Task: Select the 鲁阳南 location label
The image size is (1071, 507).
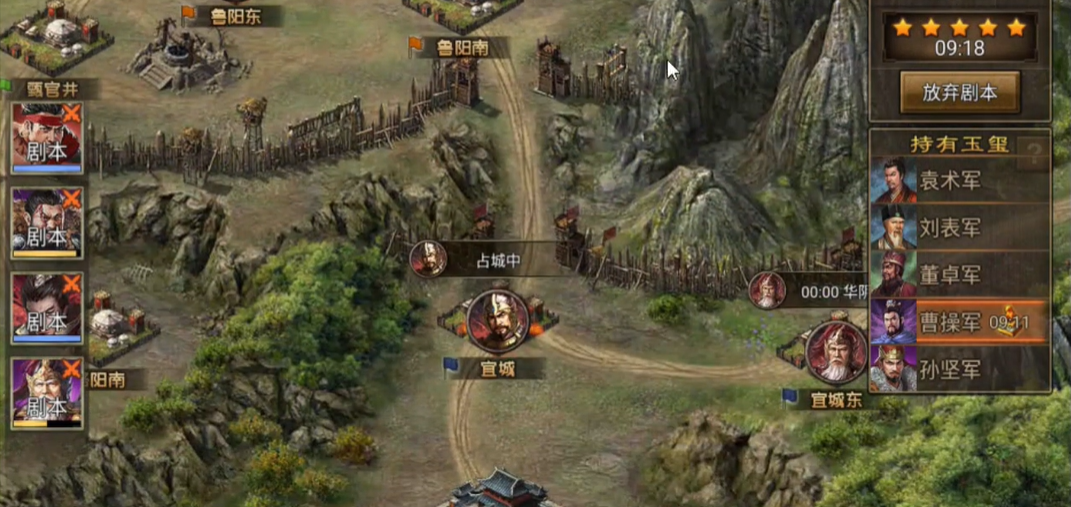Action: pyautogui.click(x=461, y=47)
